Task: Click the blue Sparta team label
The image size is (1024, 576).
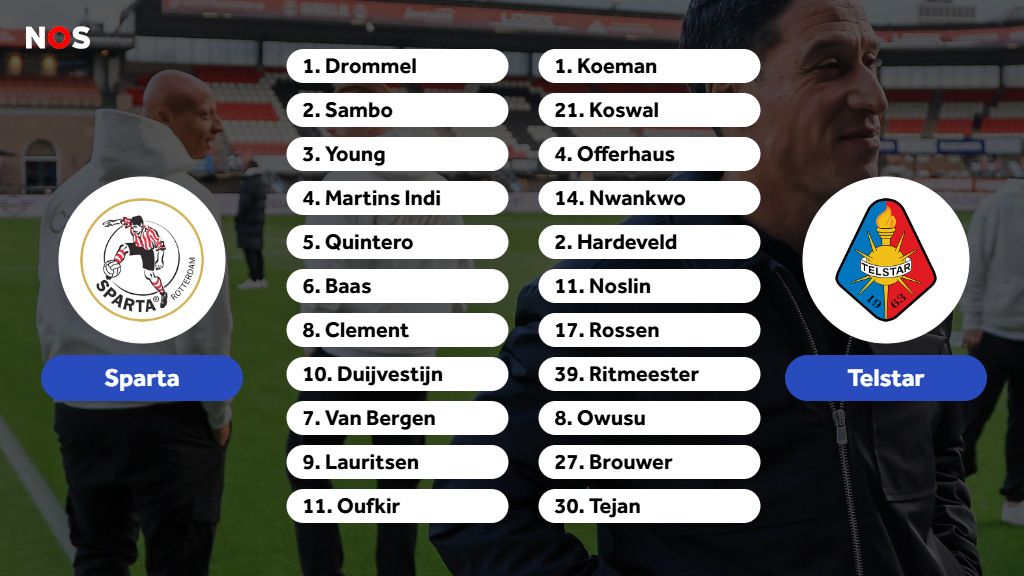Action: coord(142,378)
